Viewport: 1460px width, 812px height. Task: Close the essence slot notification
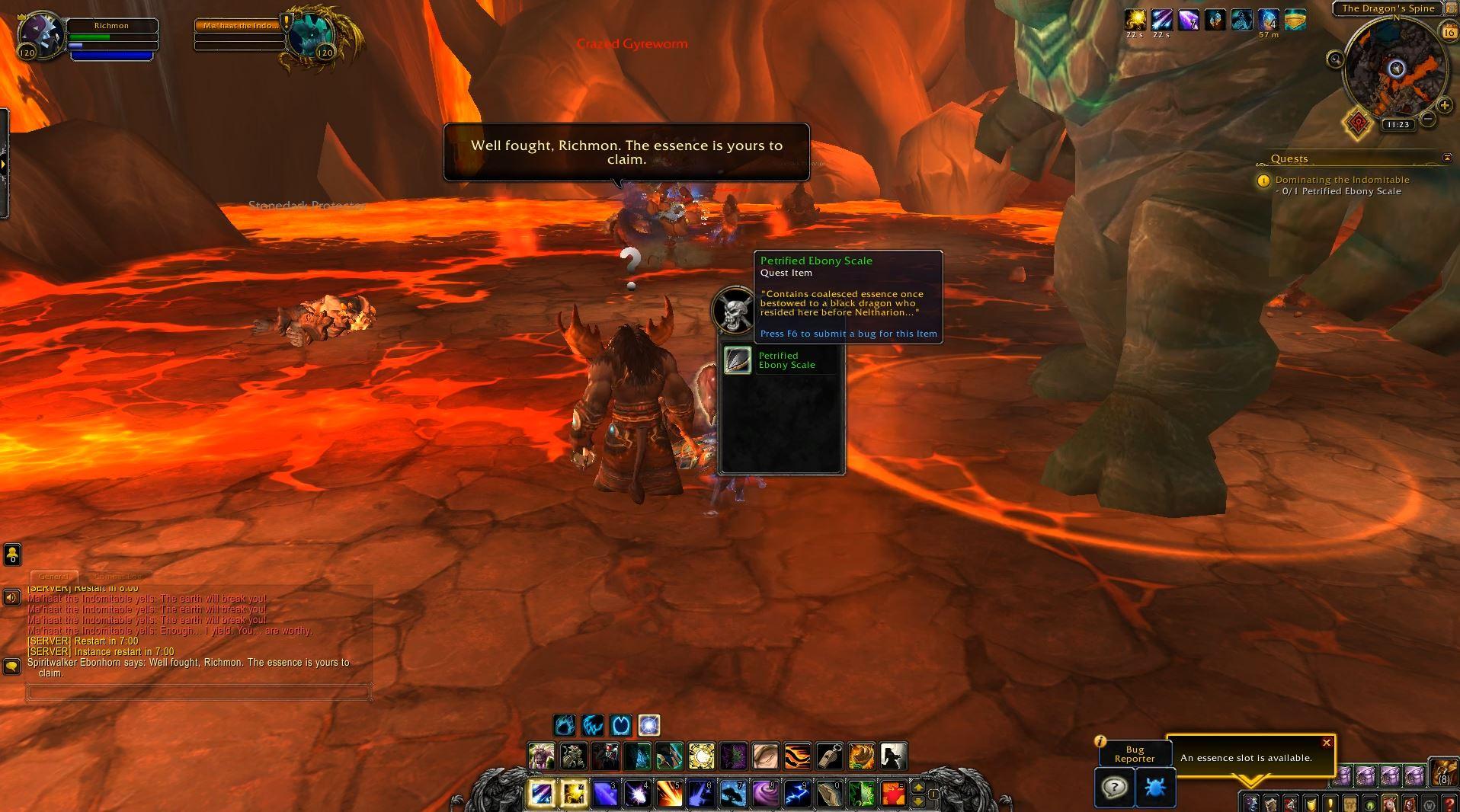[1326, 743]
